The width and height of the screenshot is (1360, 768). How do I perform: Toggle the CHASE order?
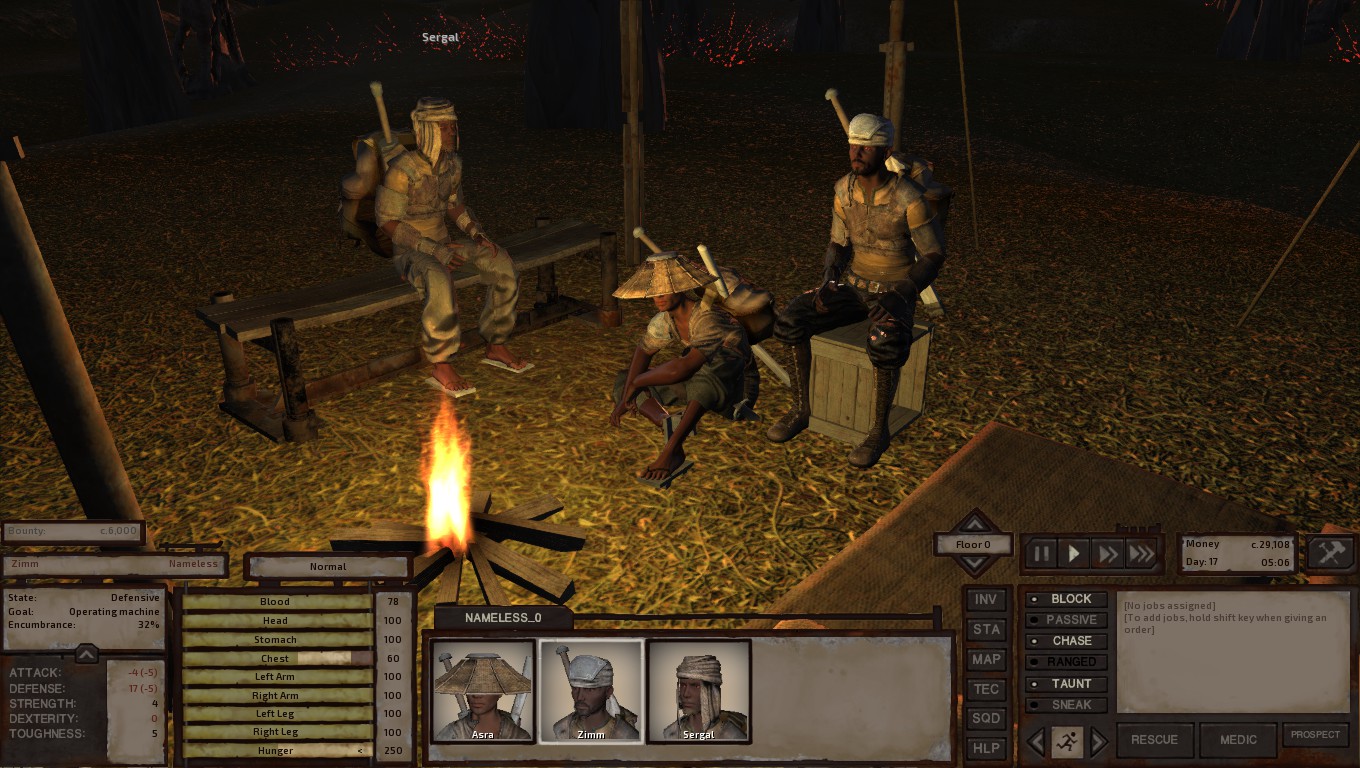tap(1067, 641)
